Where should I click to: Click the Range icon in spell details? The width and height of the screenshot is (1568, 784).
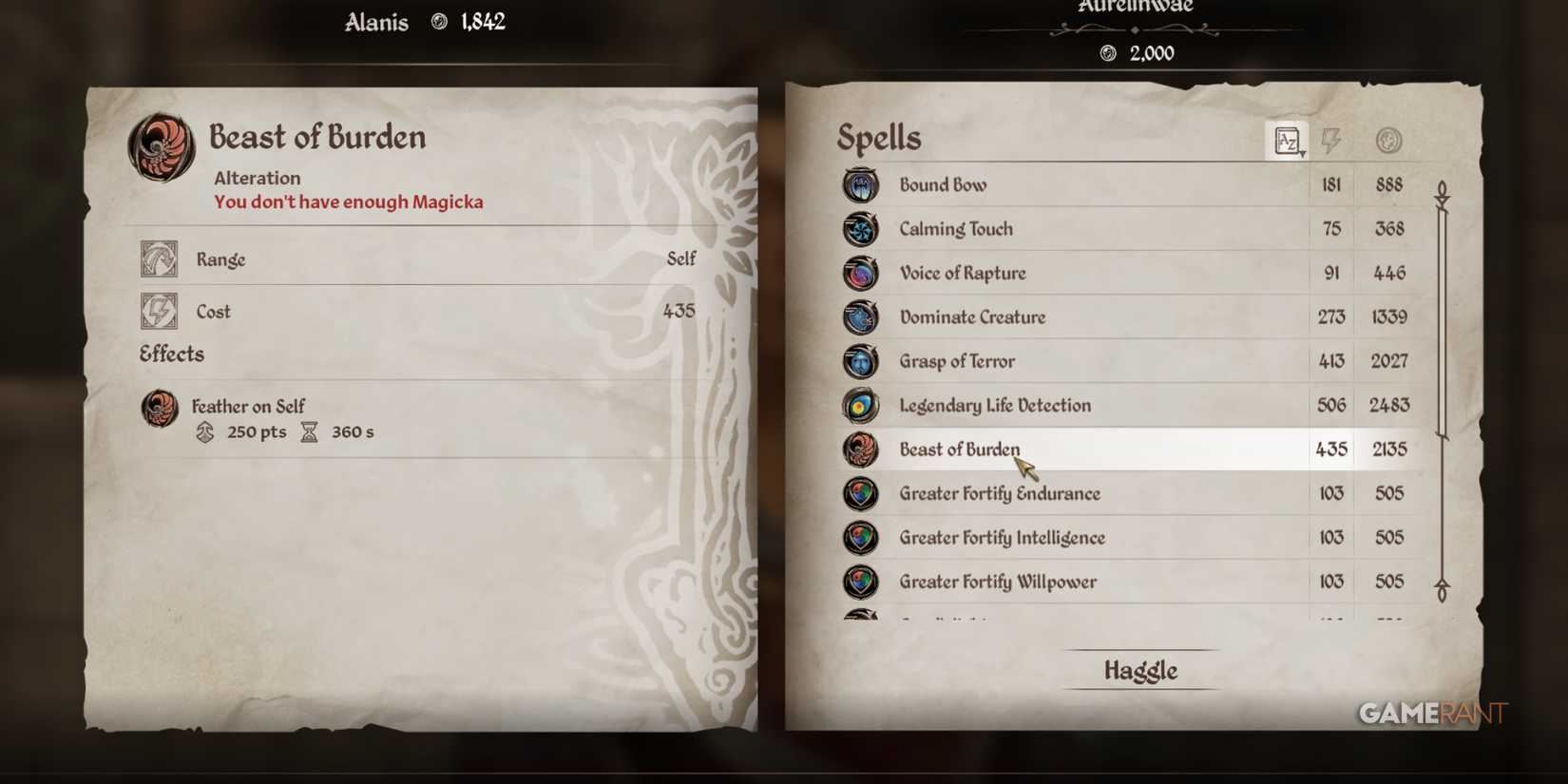pos(159,258)
